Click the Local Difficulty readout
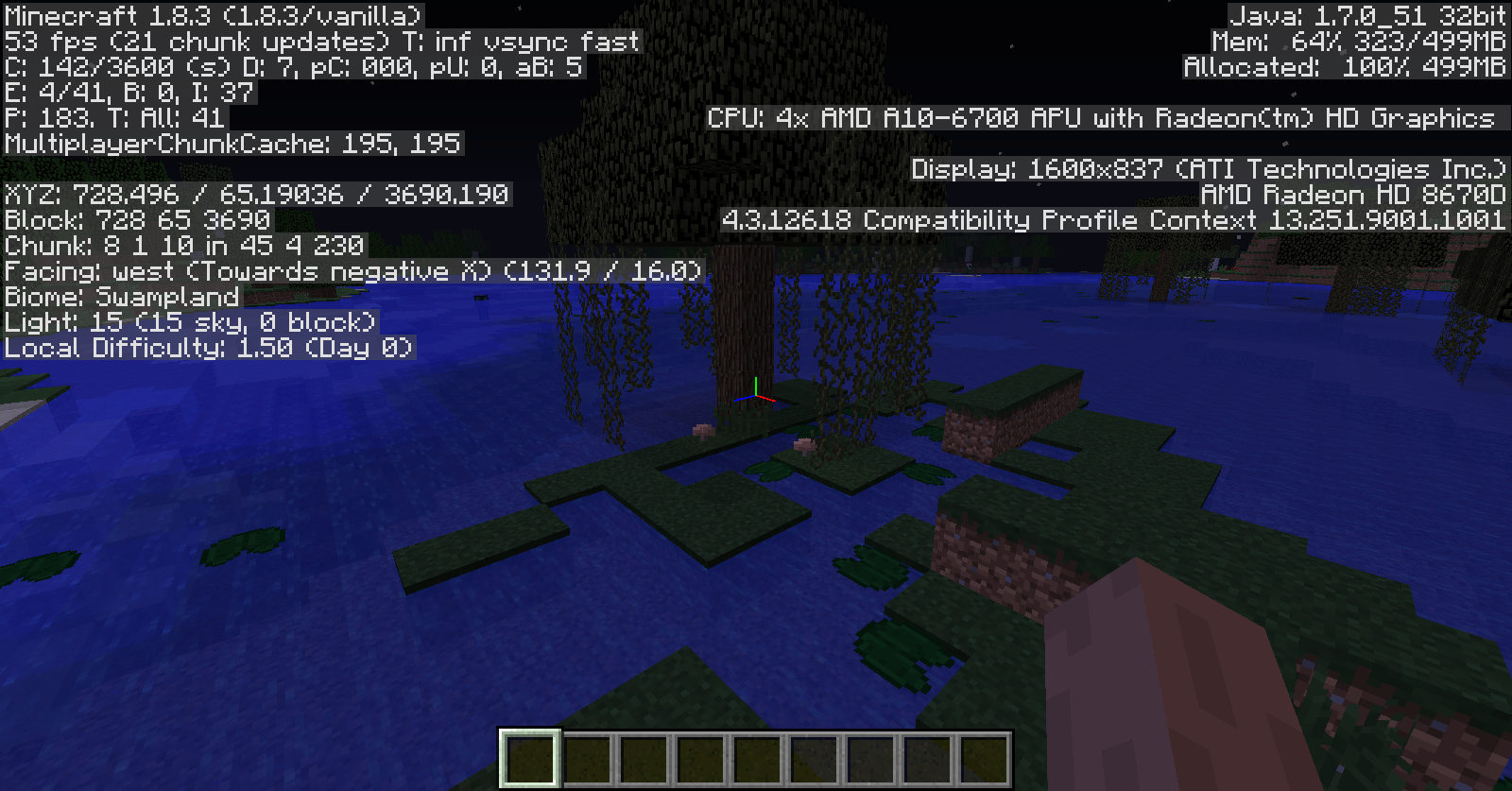 click(206, 348)
